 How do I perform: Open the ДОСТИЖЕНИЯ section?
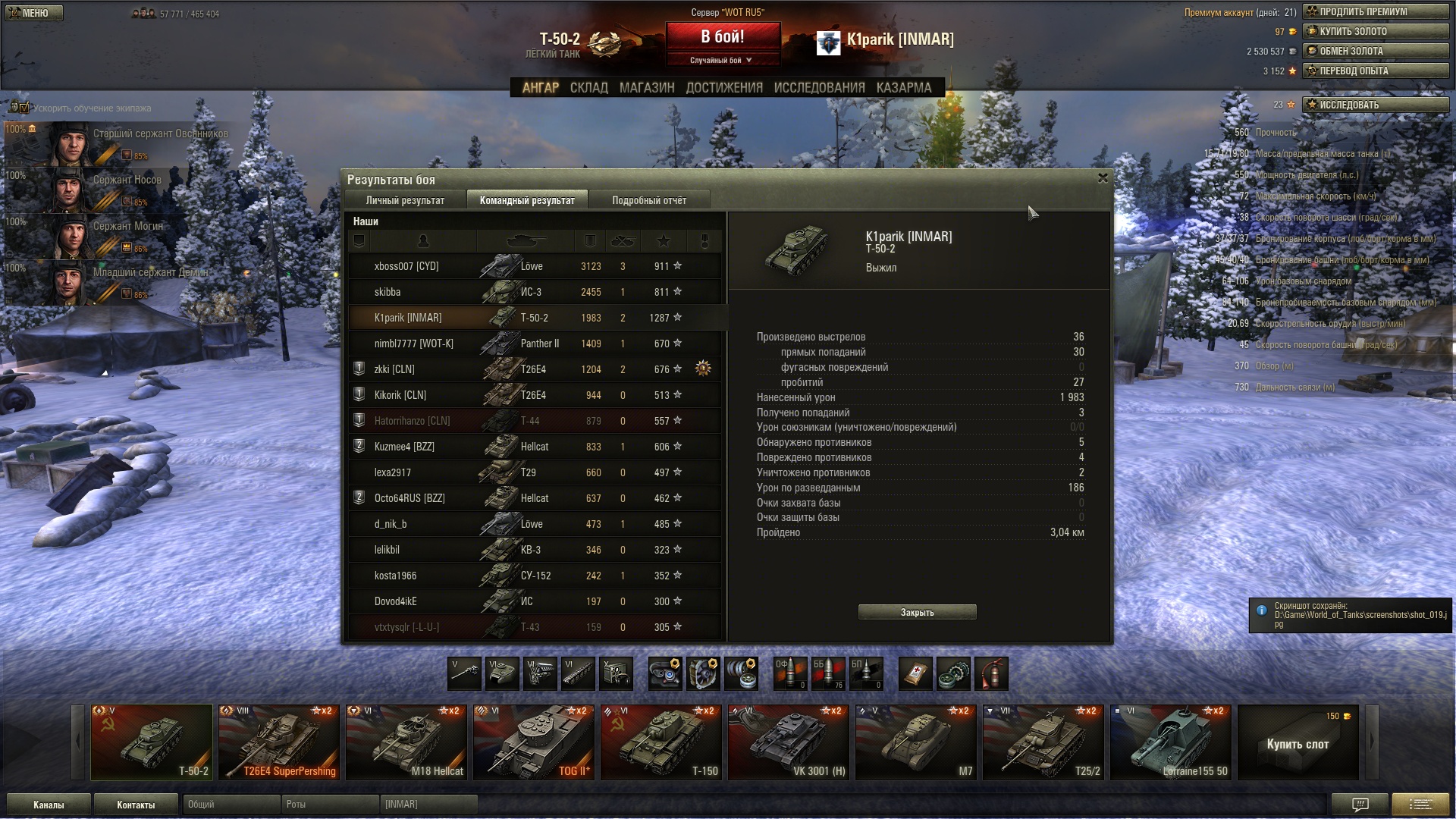click(723, 88)
